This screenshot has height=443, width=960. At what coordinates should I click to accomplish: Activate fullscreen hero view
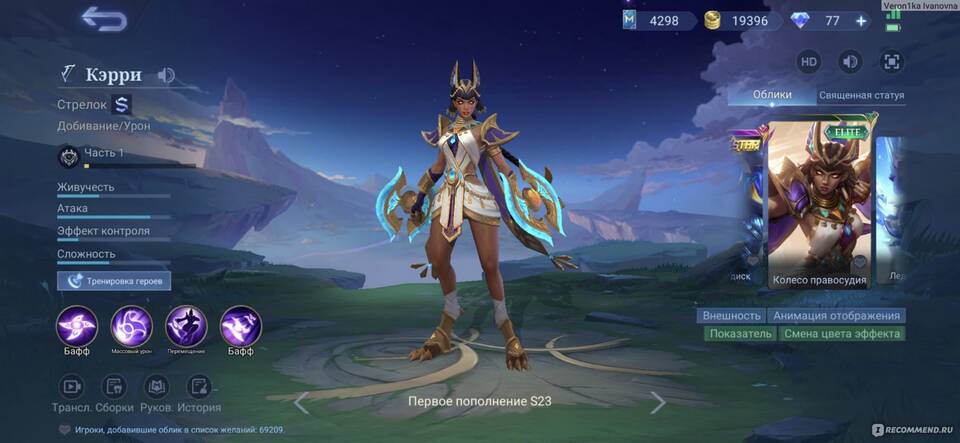891,62
